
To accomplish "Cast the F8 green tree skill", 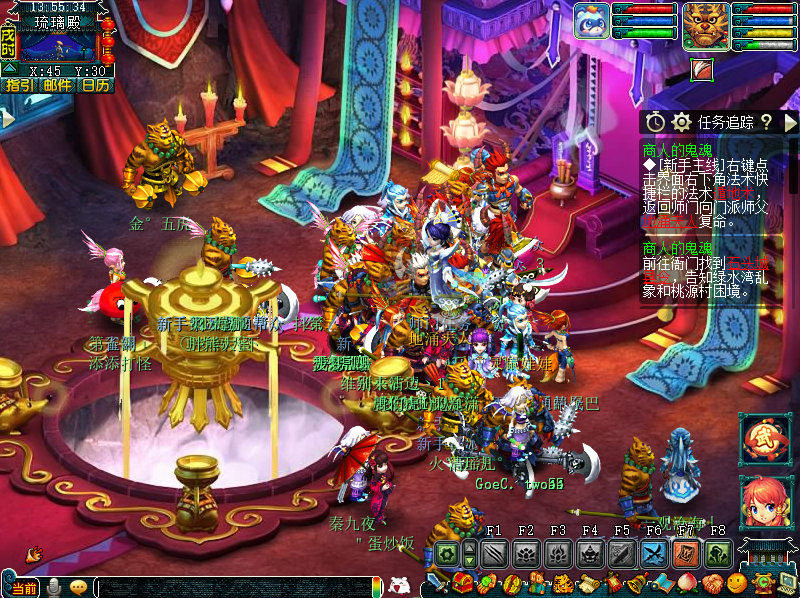I will pos(717,554).
